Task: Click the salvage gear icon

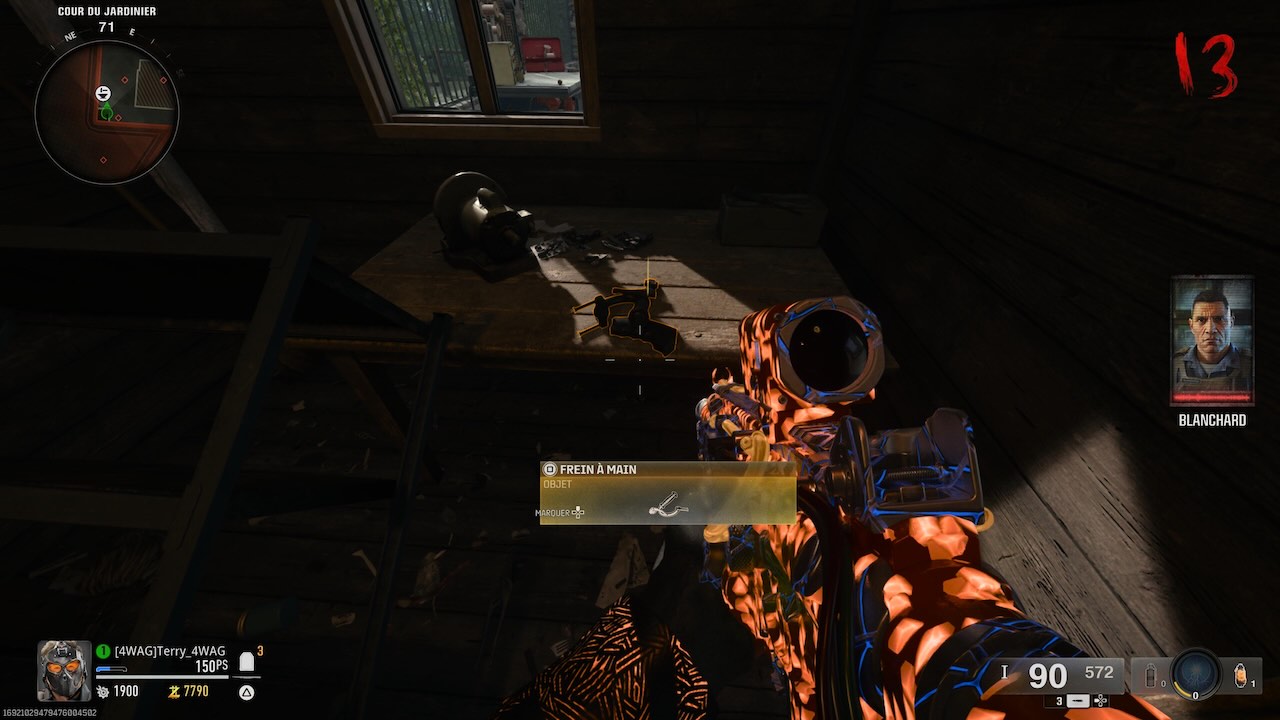Action: point(103,691)
